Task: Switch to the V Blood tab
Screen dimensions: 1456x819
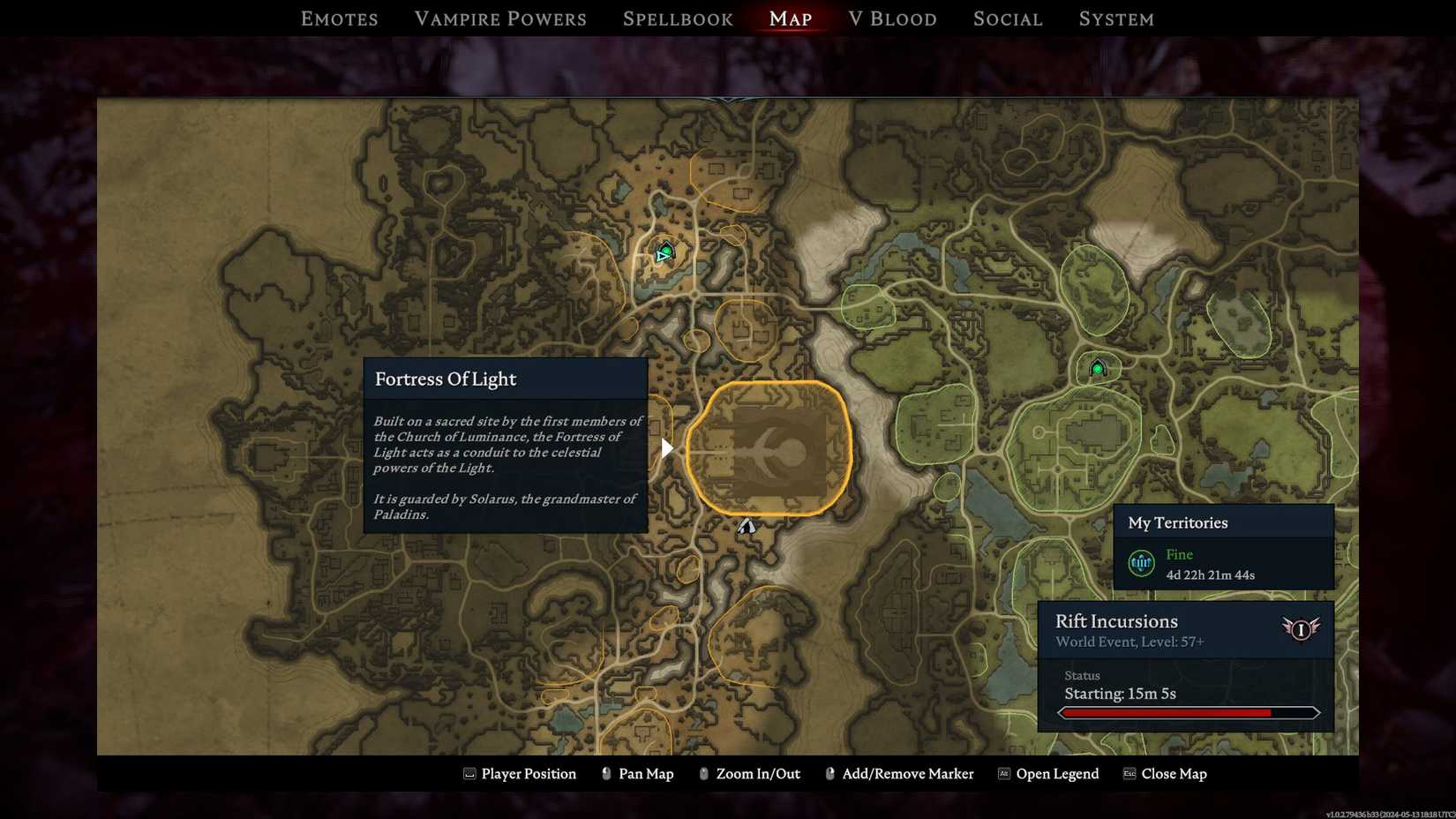Action: (892, 18)
